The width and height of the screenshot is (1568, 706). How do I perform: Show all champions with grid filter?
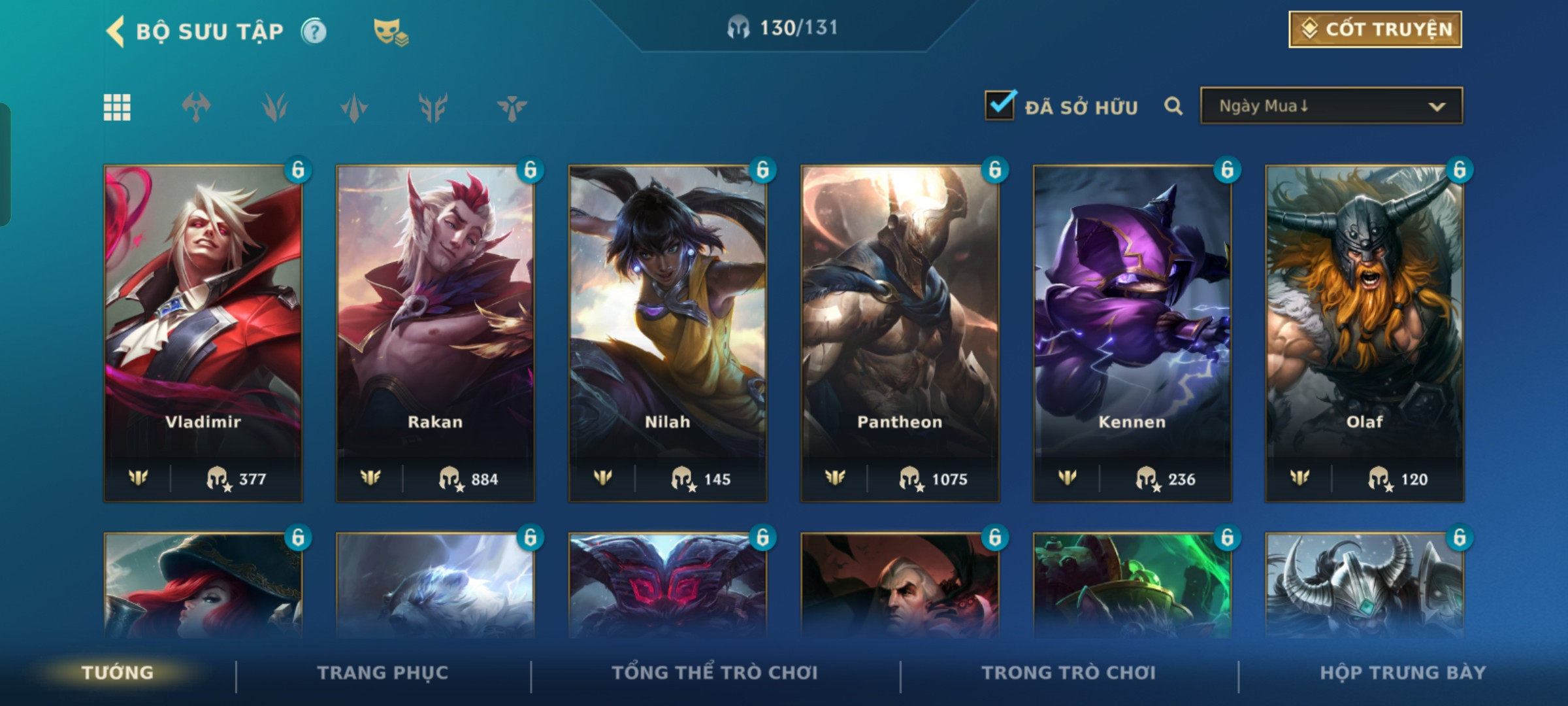[117, 107]
